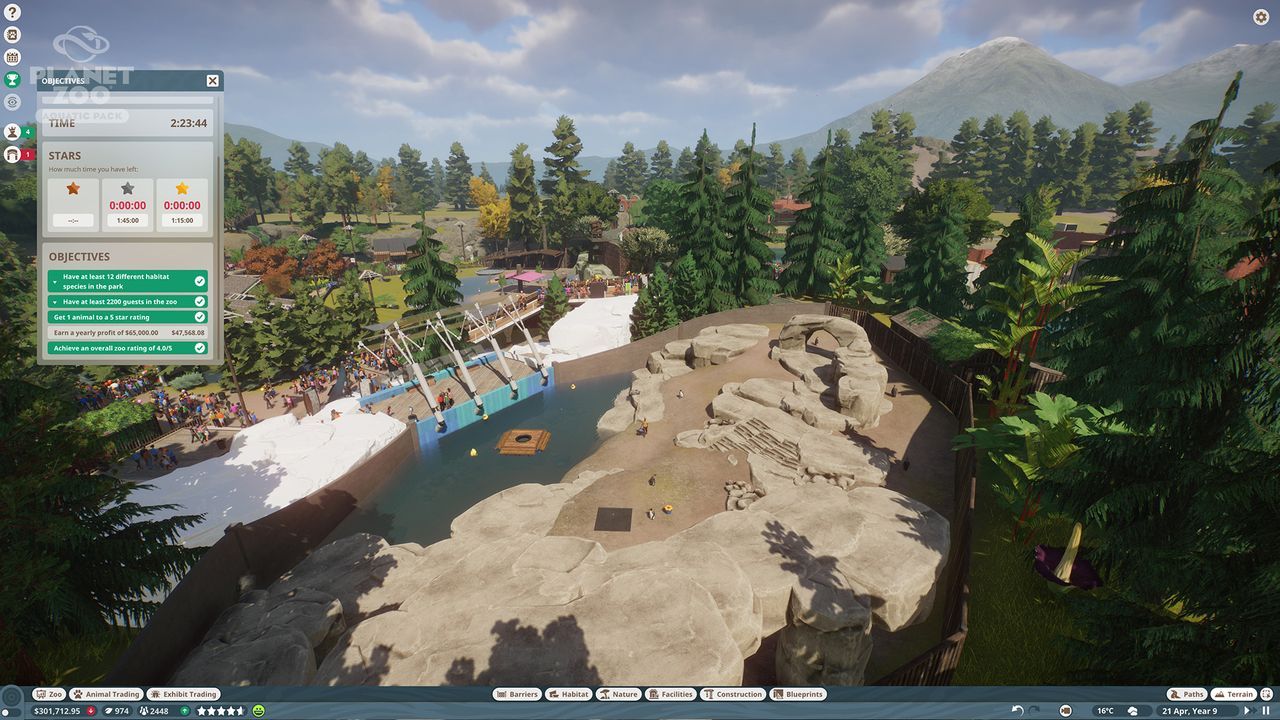Expand the yearly profit objective details
Viewport: 1280px width, 720px height.
click(x=127, y=331)
